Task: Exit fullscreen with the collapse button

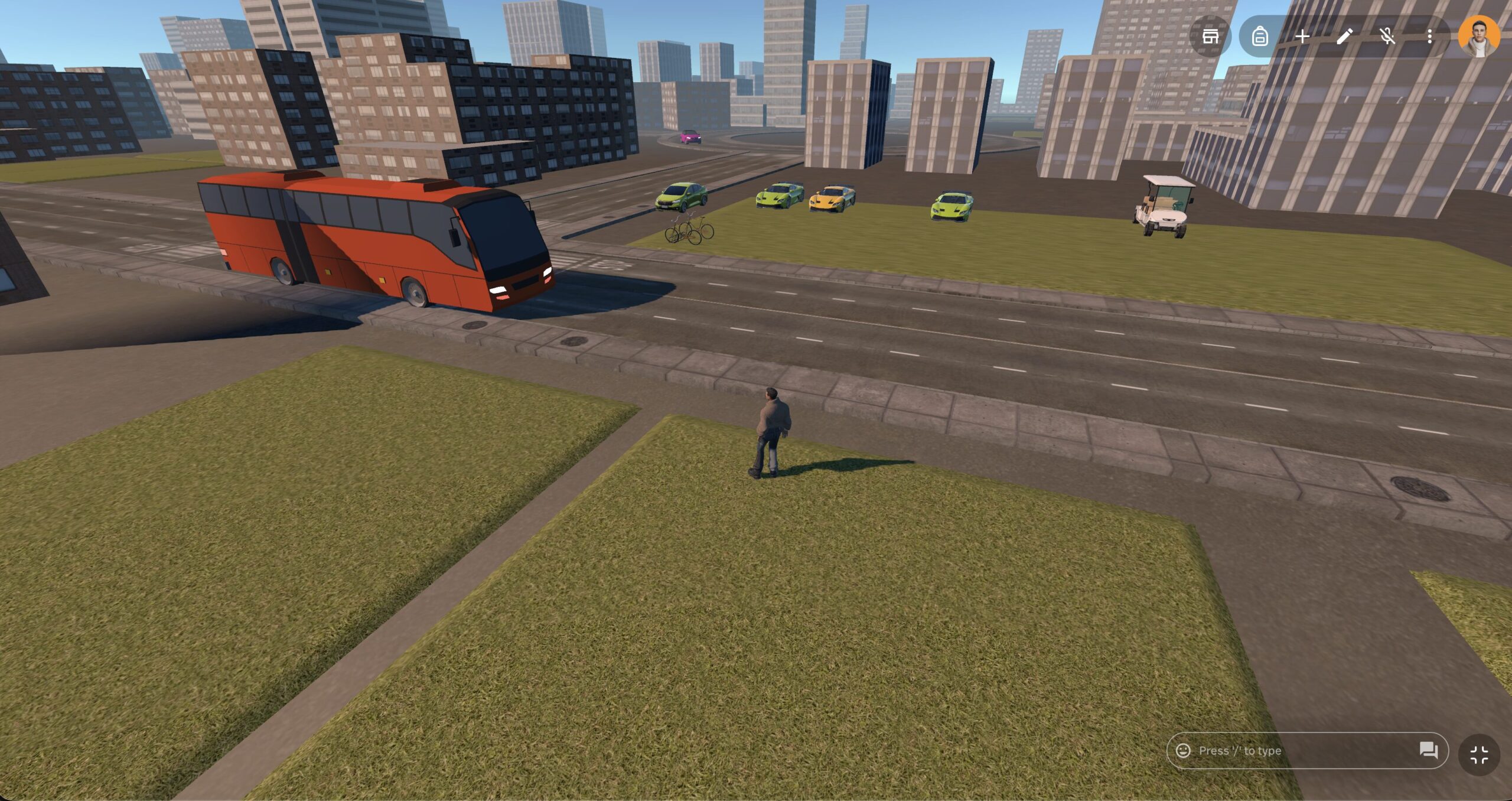Action: click(1479, 754)
